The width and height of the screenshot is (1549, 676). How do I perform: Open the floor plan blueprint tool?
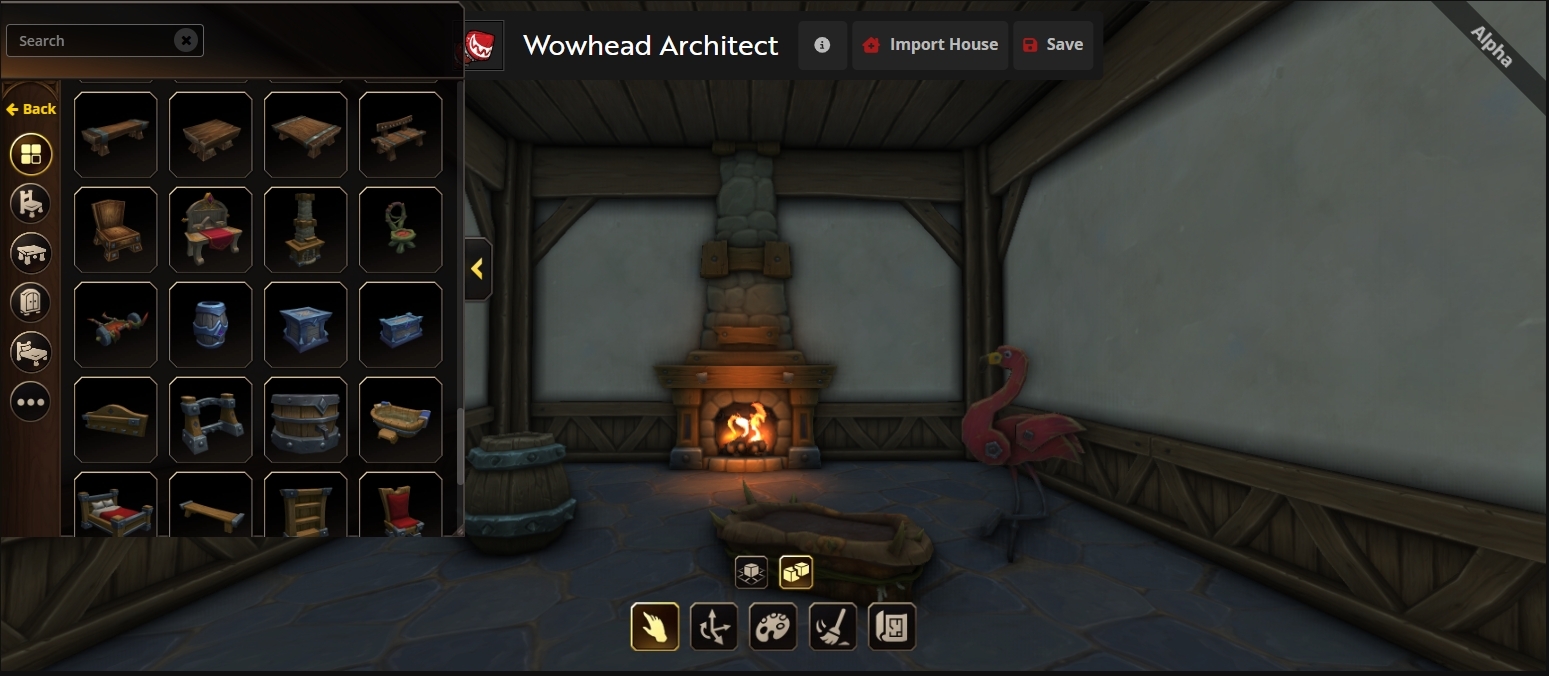[892, 627]
